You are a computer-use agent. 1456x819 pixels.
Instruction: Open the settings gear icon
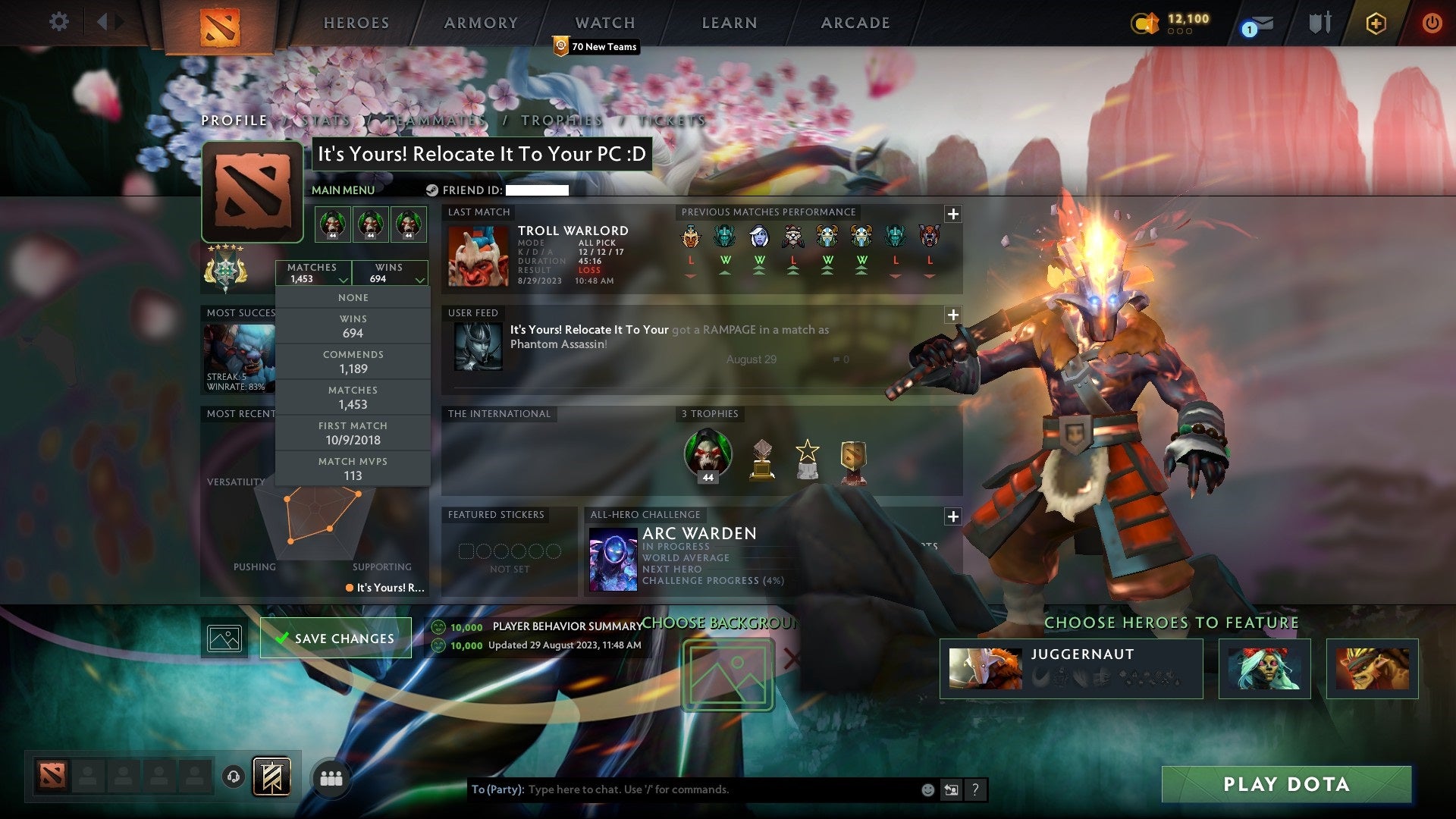[x=59, y=23]
